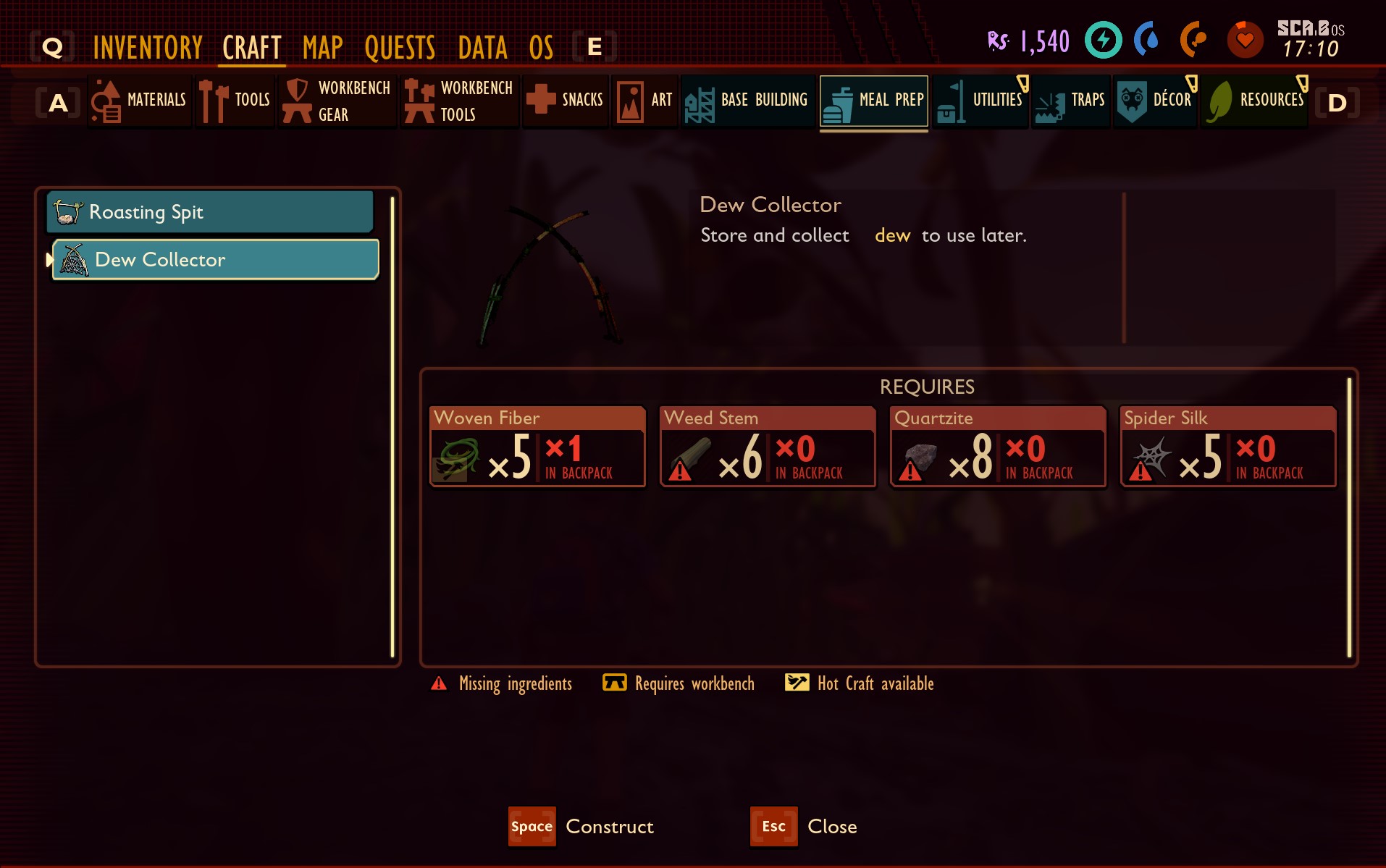This screenshot has height=868, width=1386.
Task: Switch to the Inventory tab
Action: pos(148,46)
